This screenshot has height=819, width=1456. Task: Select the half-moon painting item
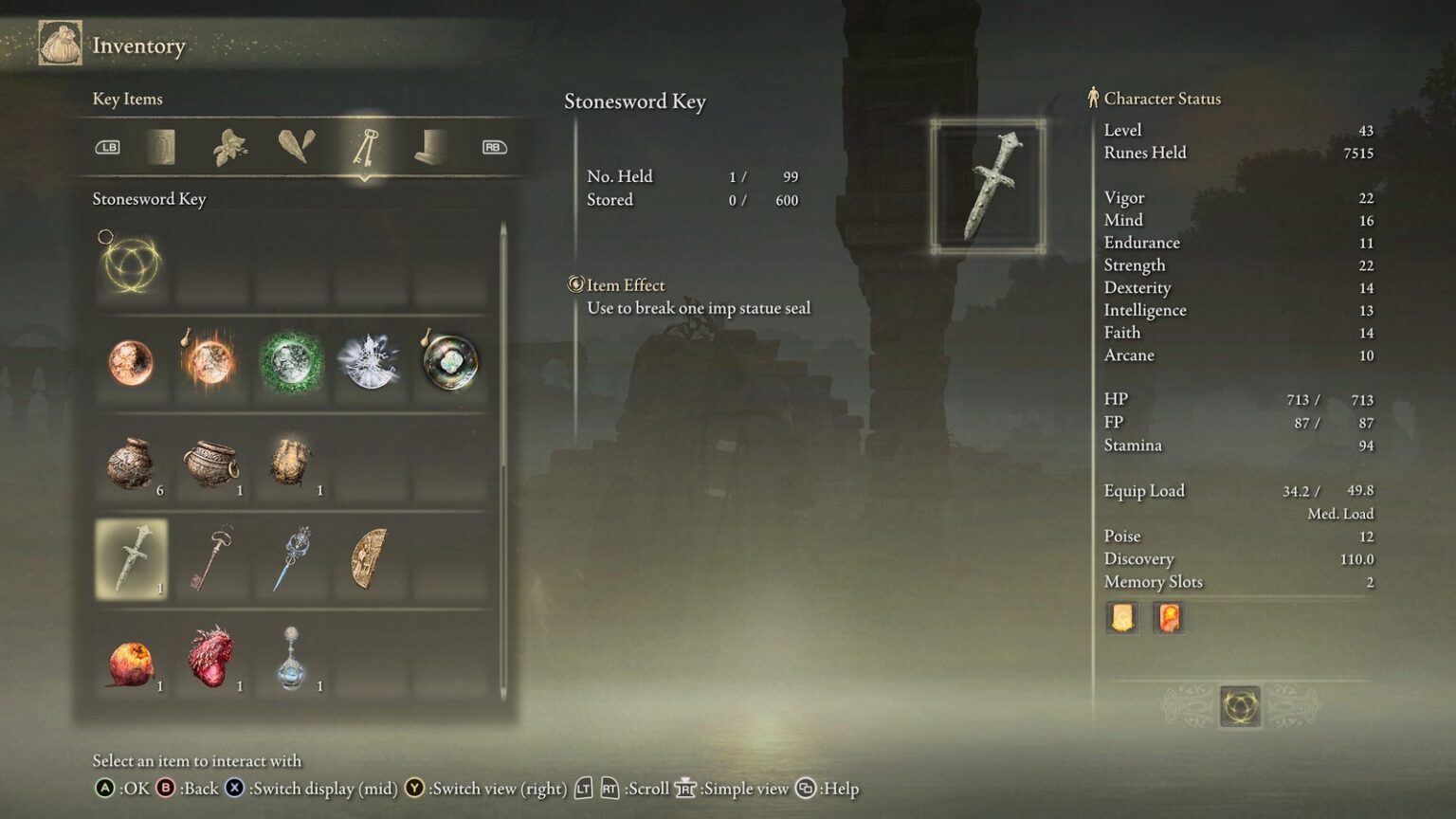pos(370,559)
